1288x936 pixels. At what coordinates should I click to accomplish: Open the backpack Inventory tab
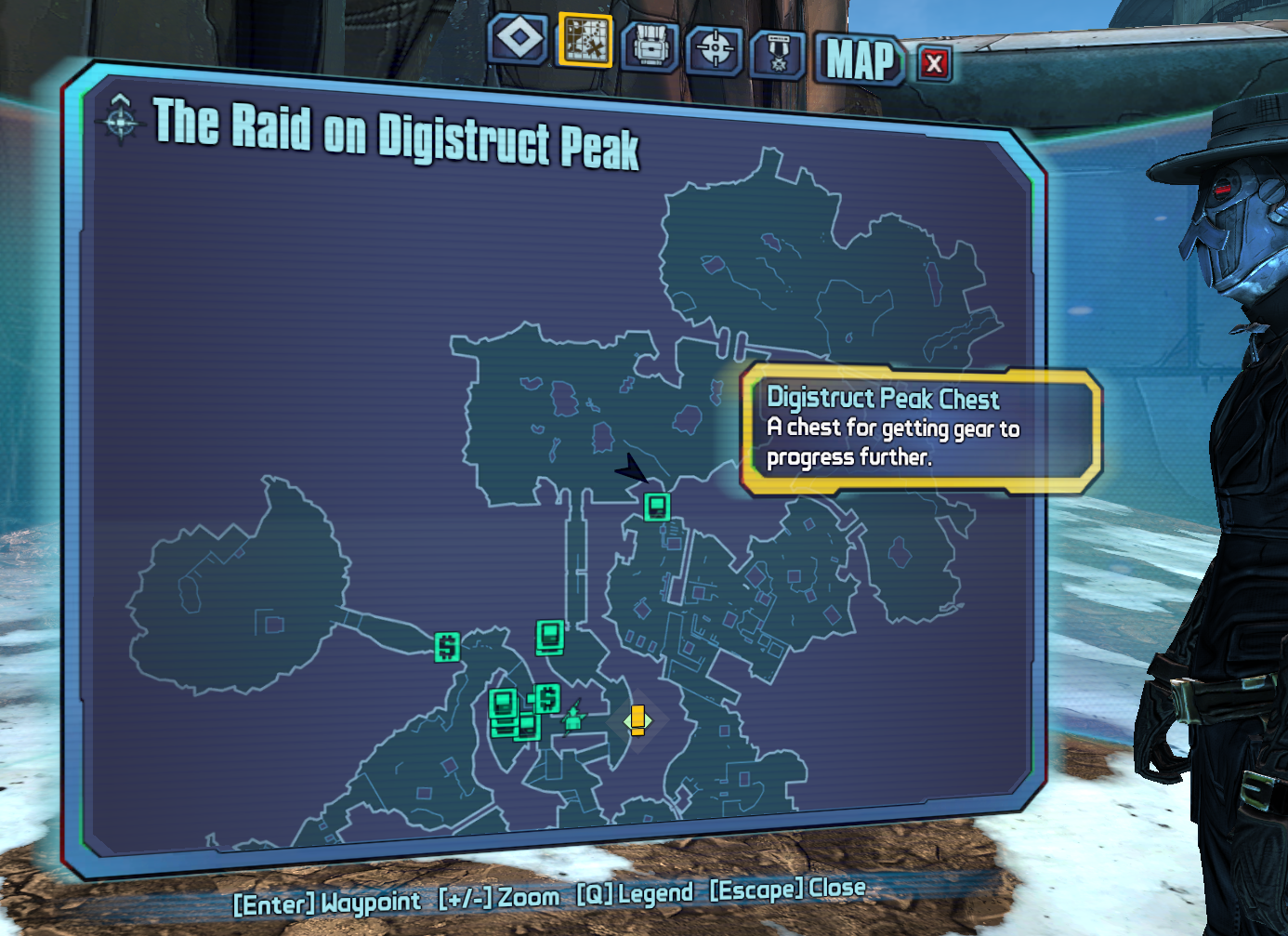(x=650, y=46)
